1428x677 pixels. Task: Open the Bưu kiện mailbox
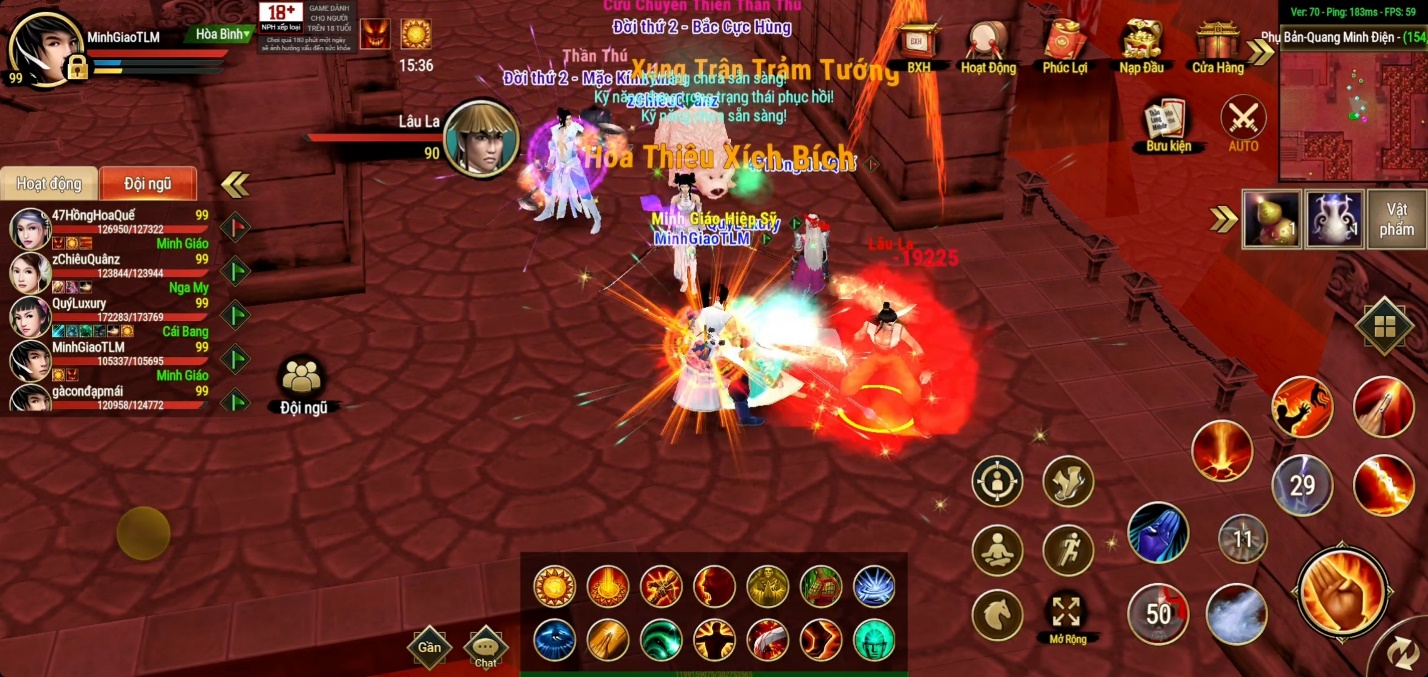[x=1168, y=122]
